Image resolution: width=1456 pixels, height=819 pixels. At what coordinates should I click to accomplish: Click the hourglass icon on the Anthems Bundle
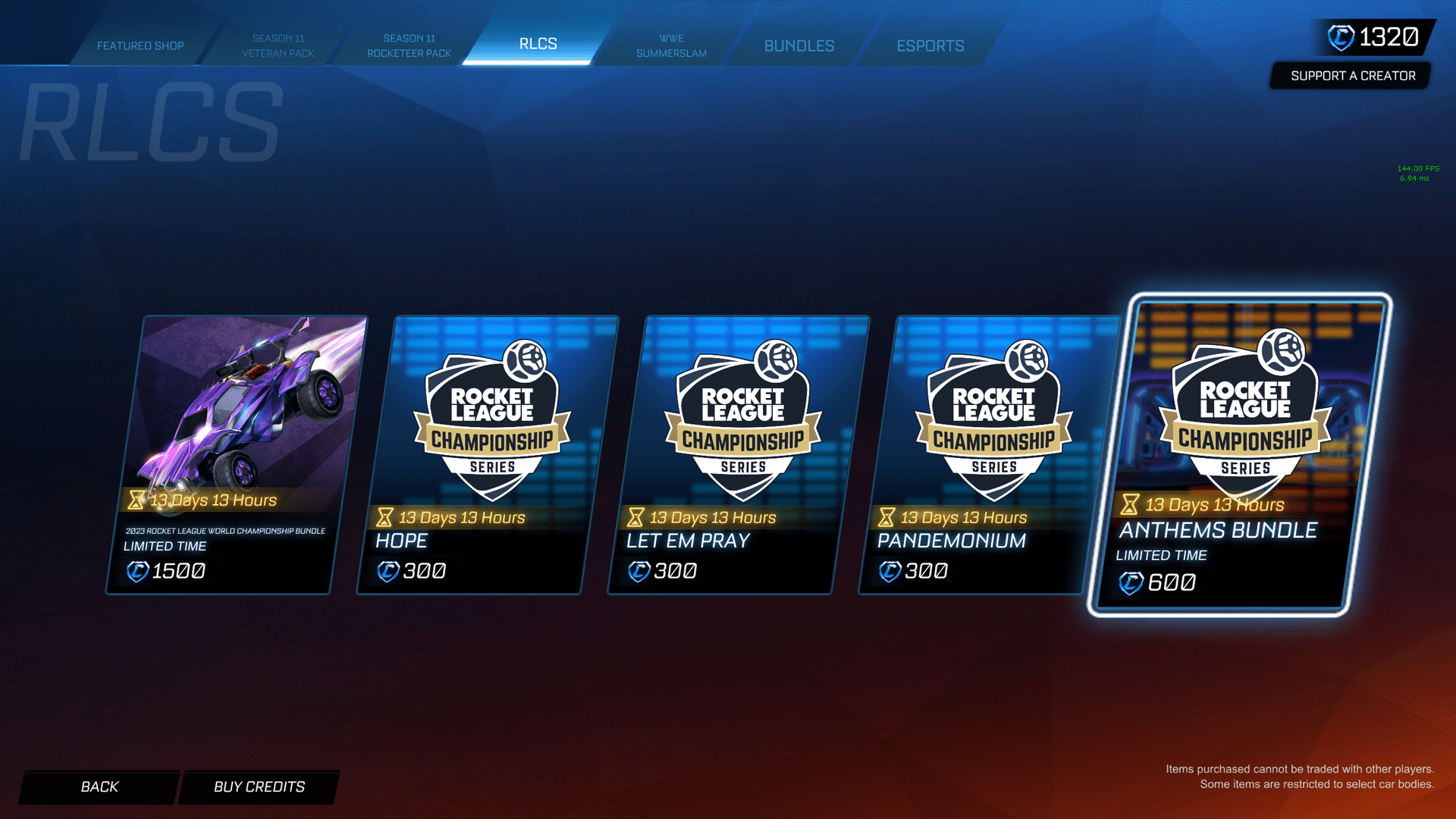click(x=1131, y=504)
